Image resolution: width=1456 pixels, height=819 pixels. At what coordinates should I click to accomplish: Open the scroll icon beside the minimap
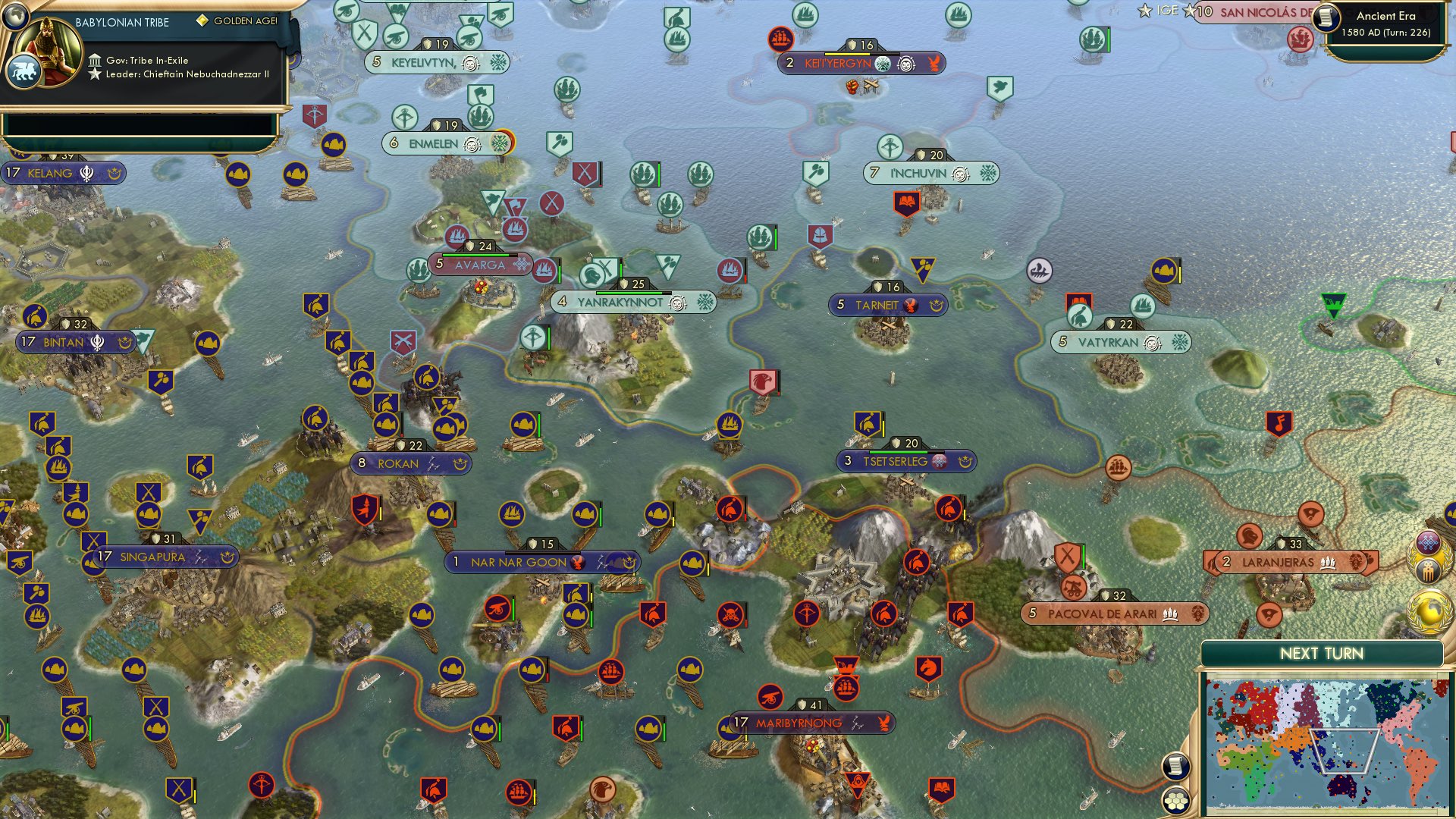(x=1175, y=766)
